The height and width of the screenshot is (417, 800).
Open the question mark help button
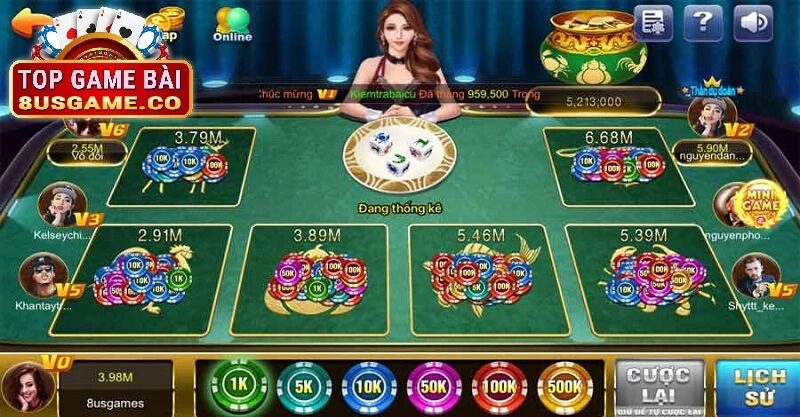click(x=703, y=22)
